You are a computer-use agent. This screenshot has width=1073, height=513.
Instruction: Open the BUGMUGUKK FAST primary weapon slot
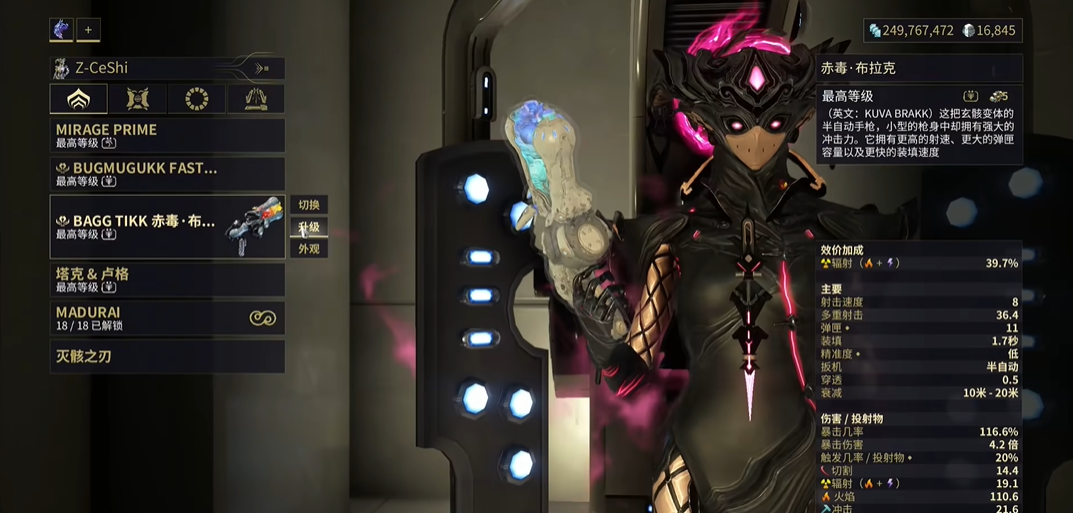point(167,174)
